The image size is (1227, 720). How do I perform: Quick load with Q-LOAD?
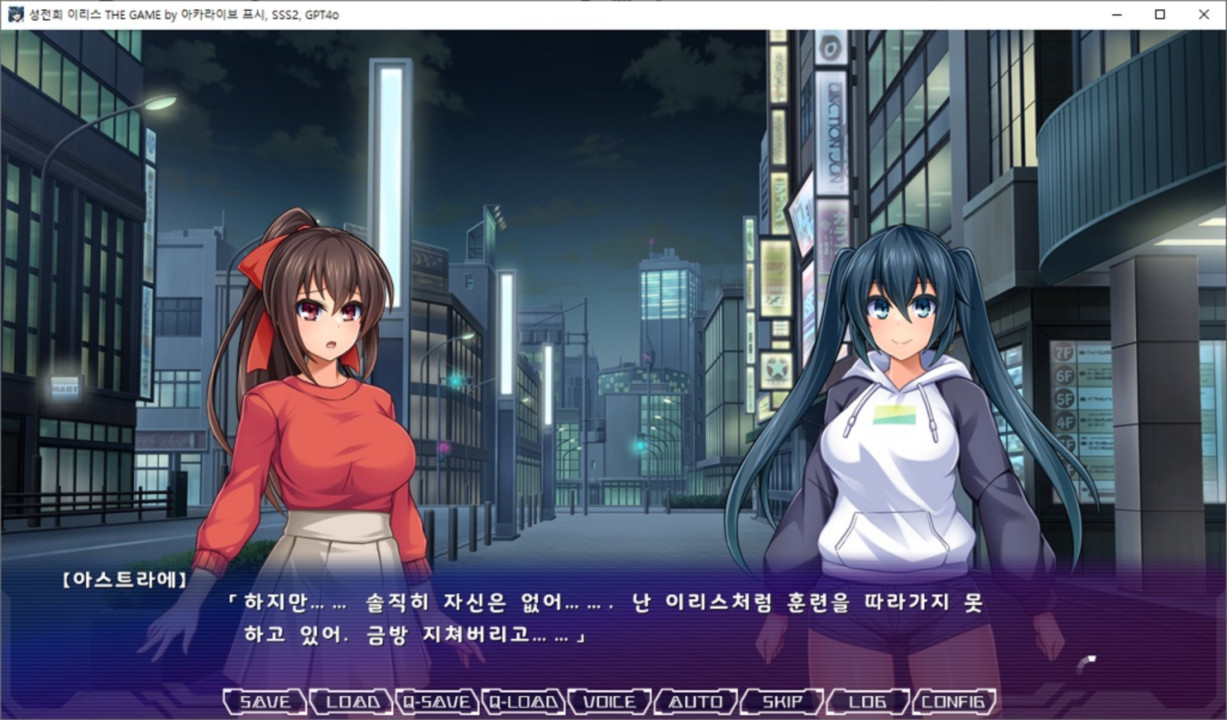click(523, 702)
